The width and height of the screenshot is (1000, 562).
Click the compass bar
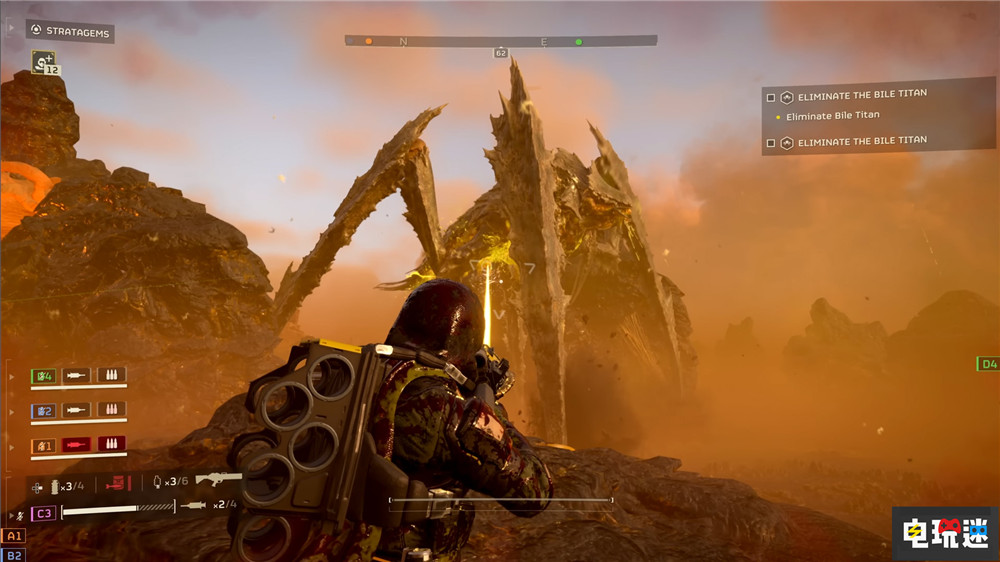pos(500,41)
